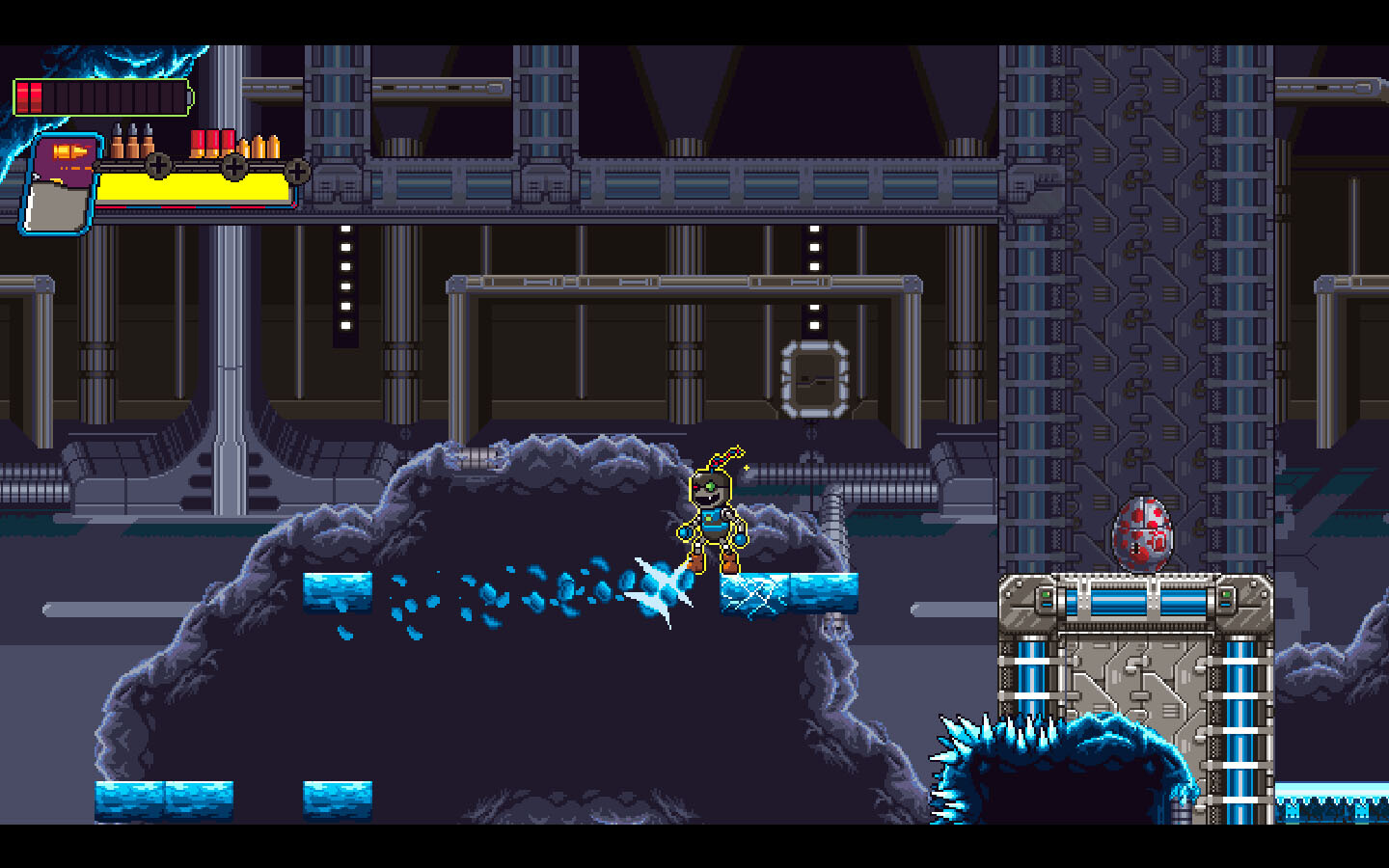Image resolution: width=1389 pixels, height=868 pixels.
Task: Click the rightmost screw gear on the ammo bar
Action: click(x=296, y=172)
